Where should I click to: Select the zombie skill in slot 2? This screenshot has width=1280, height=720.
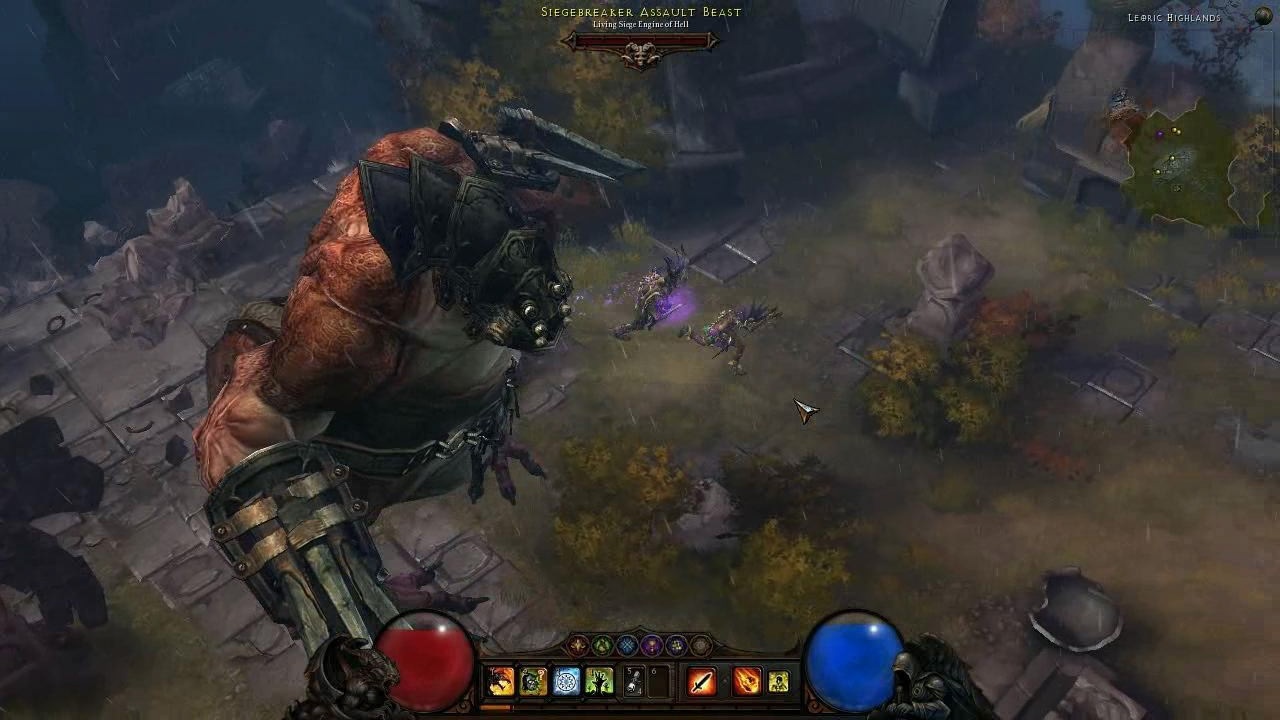point(530,680)
